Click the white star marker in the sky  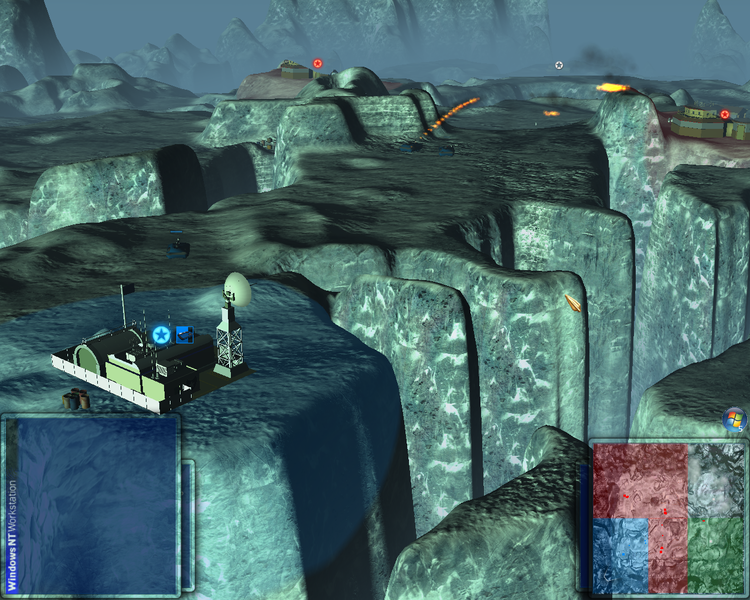tap(559, 65)
